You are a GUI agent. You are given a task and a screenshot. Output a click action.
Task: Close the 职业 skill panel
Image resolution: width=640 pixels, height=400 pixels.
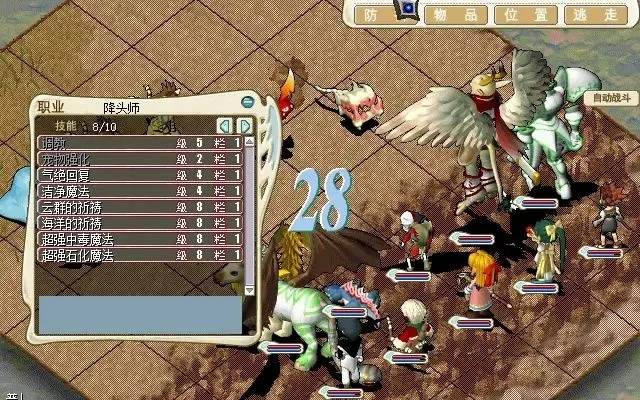[x=247, y=101]
